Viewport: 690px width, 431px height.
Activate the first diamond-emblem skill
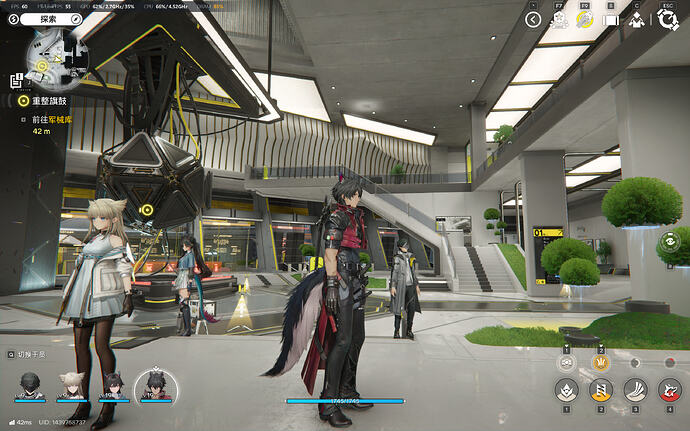[x=566, y=389]
